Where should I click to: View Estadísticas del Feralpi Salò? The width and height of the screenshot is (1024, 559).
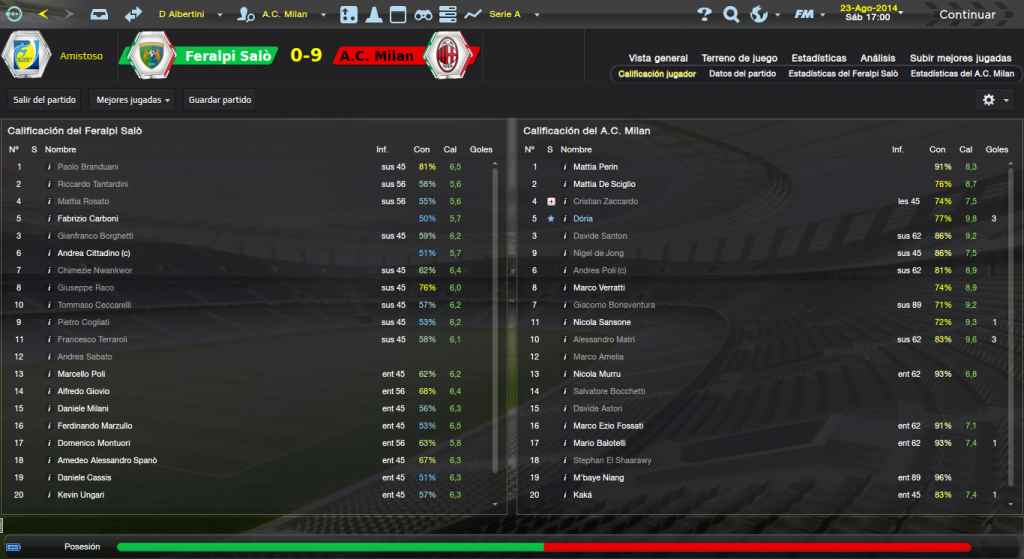click(842, 74)
